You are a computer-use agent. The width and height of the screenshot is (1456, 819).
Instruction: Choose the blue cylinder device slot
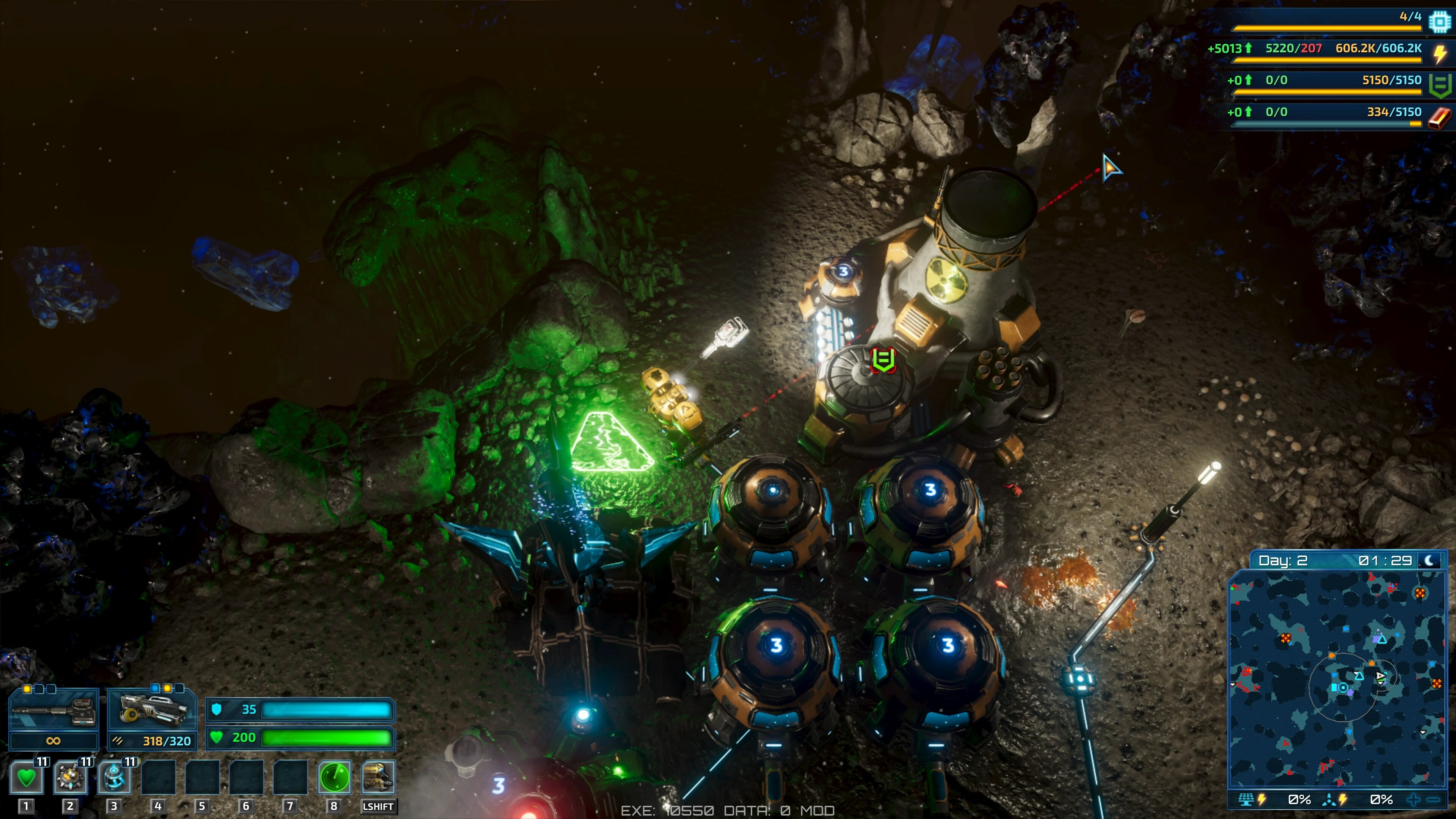[x=114, y=778]
